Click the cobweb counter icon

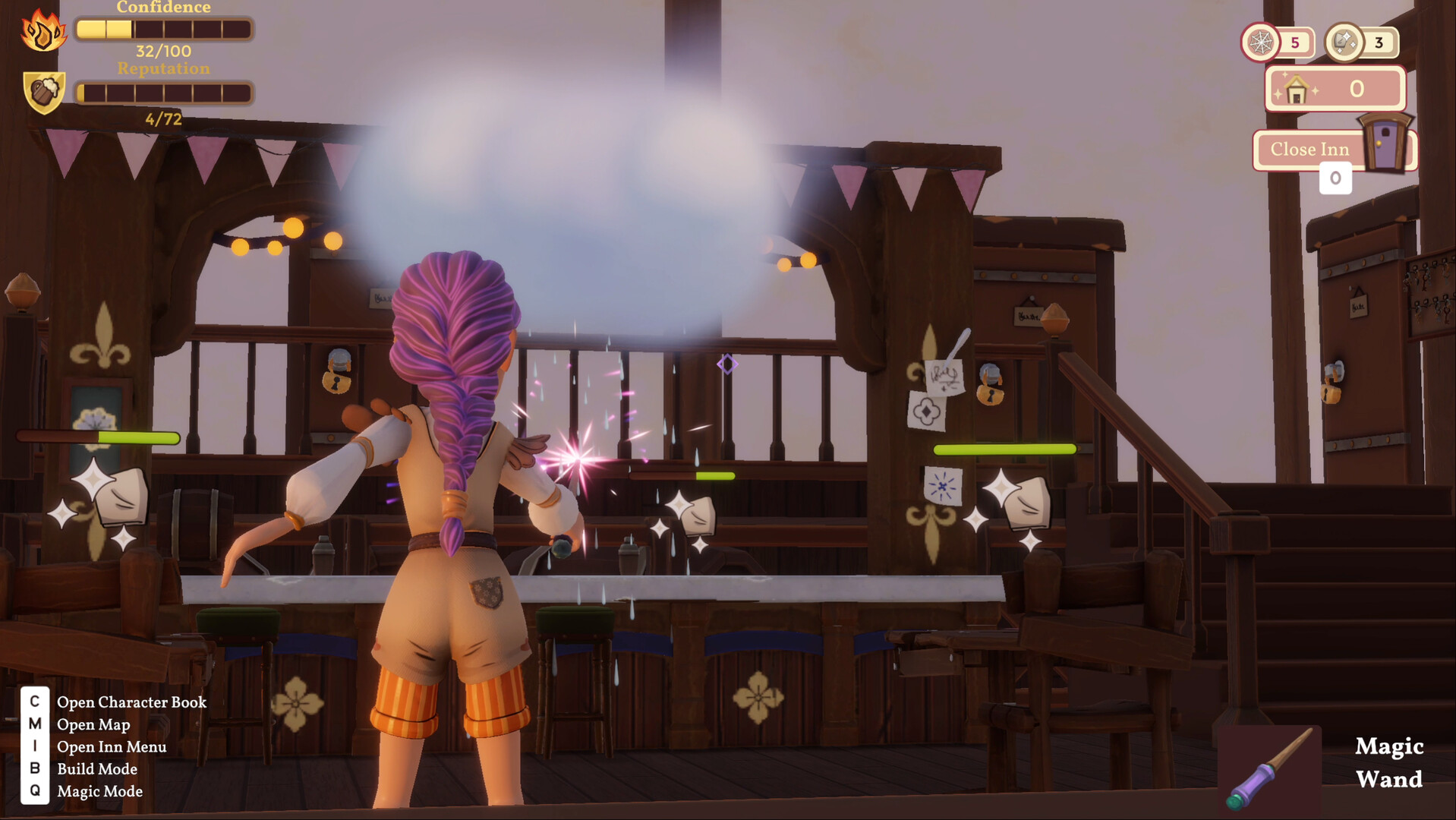(1260, 43)
